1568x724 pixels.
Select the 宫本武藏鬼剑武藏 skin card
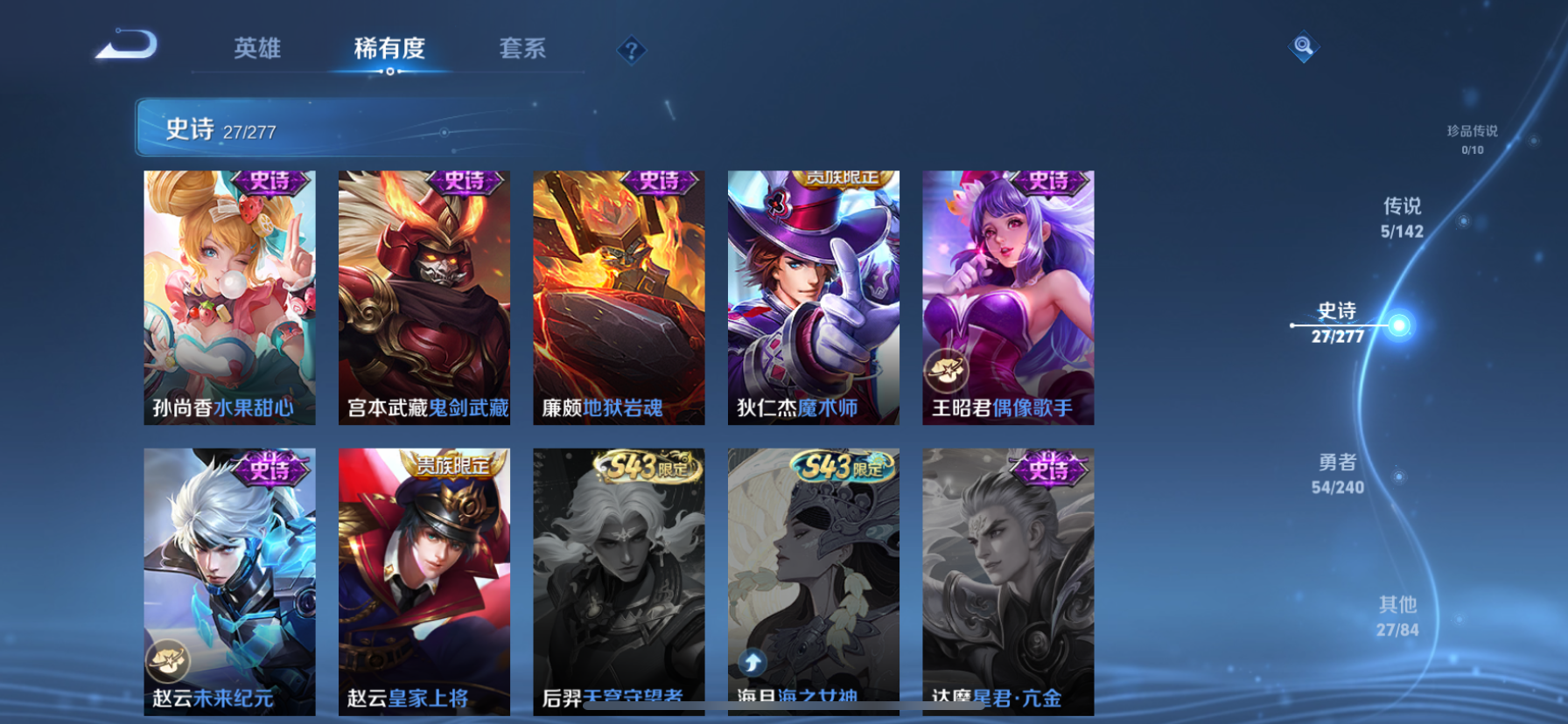[x=423, y=297]
